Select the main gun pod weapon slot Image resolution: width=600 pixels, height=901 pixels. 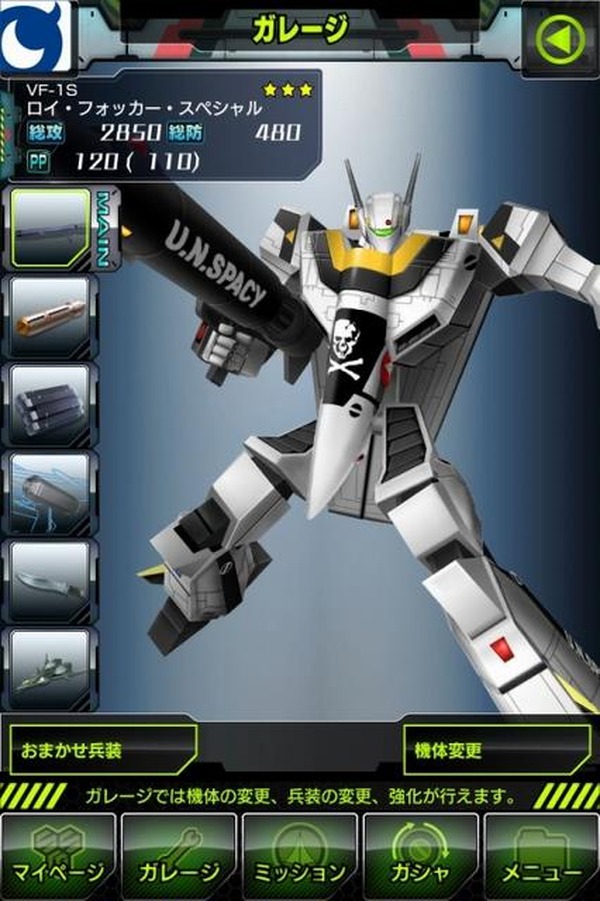[x=50, y=228]
